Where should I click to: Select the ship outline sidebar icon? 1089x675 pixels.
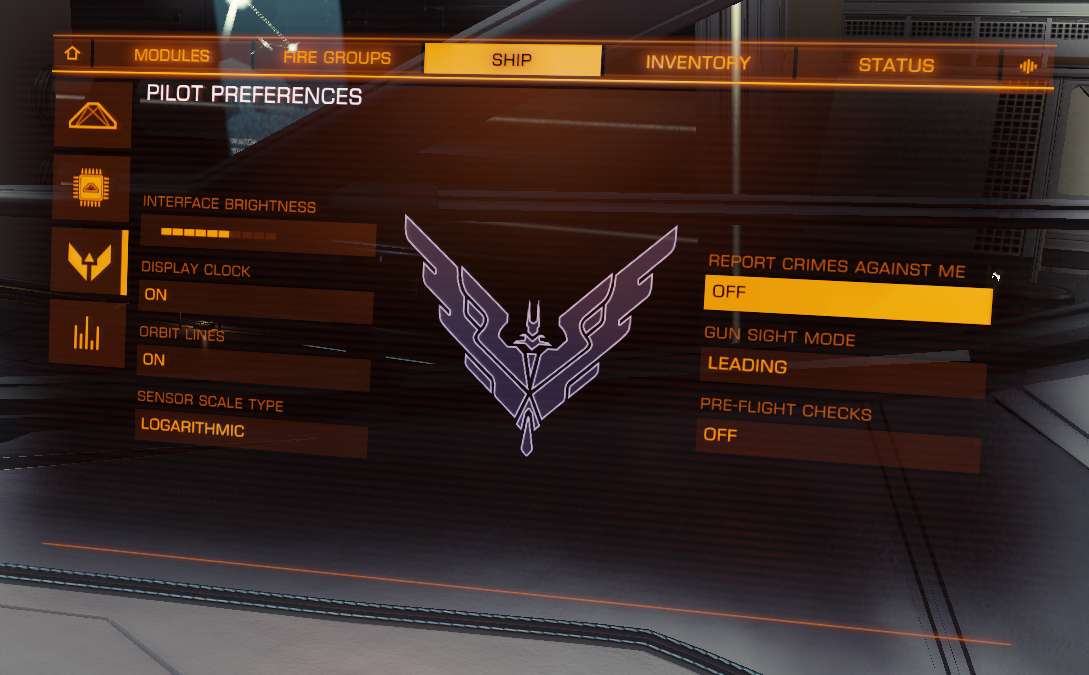pos(92,116)
